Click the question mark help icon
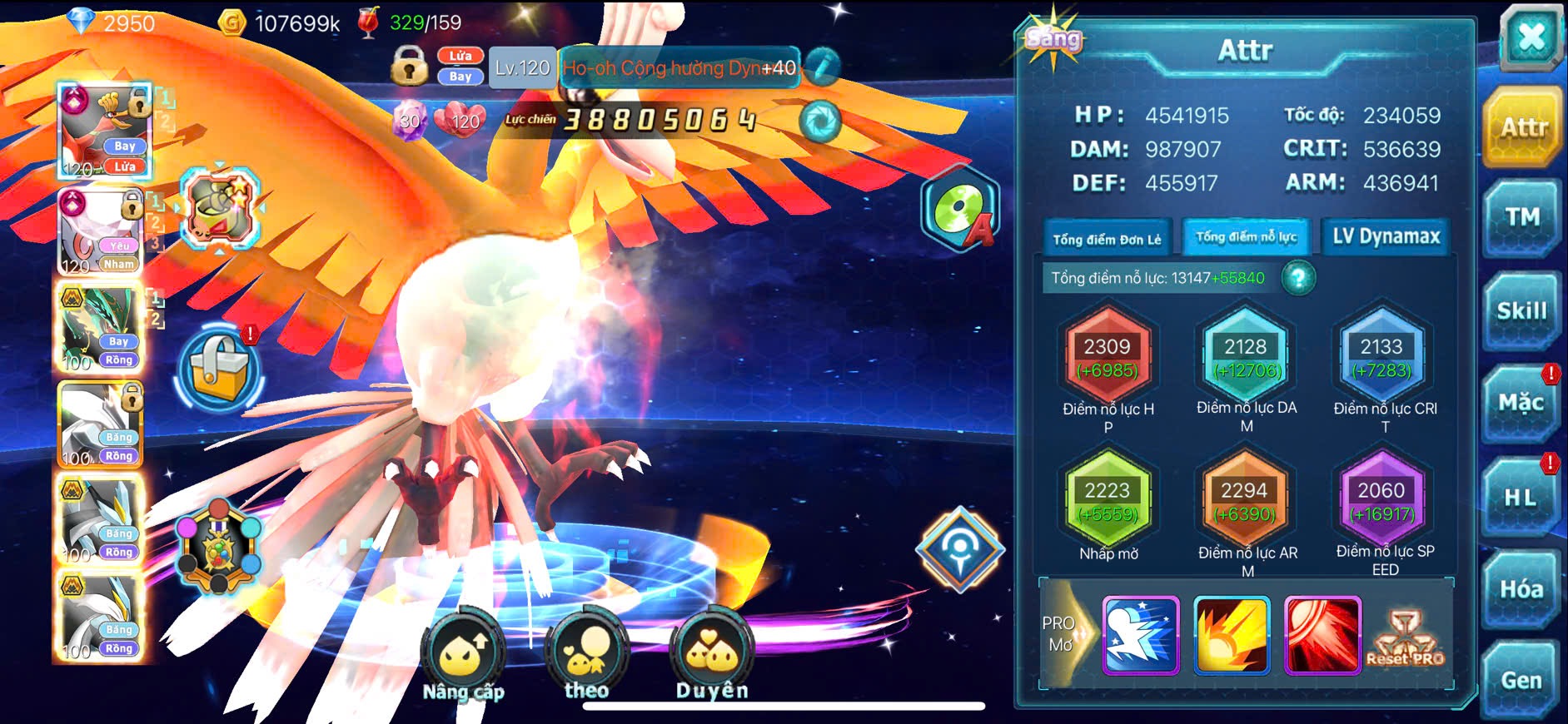Image resolution: width=1568 pixels, height=724 pixels. [1298, 278]
